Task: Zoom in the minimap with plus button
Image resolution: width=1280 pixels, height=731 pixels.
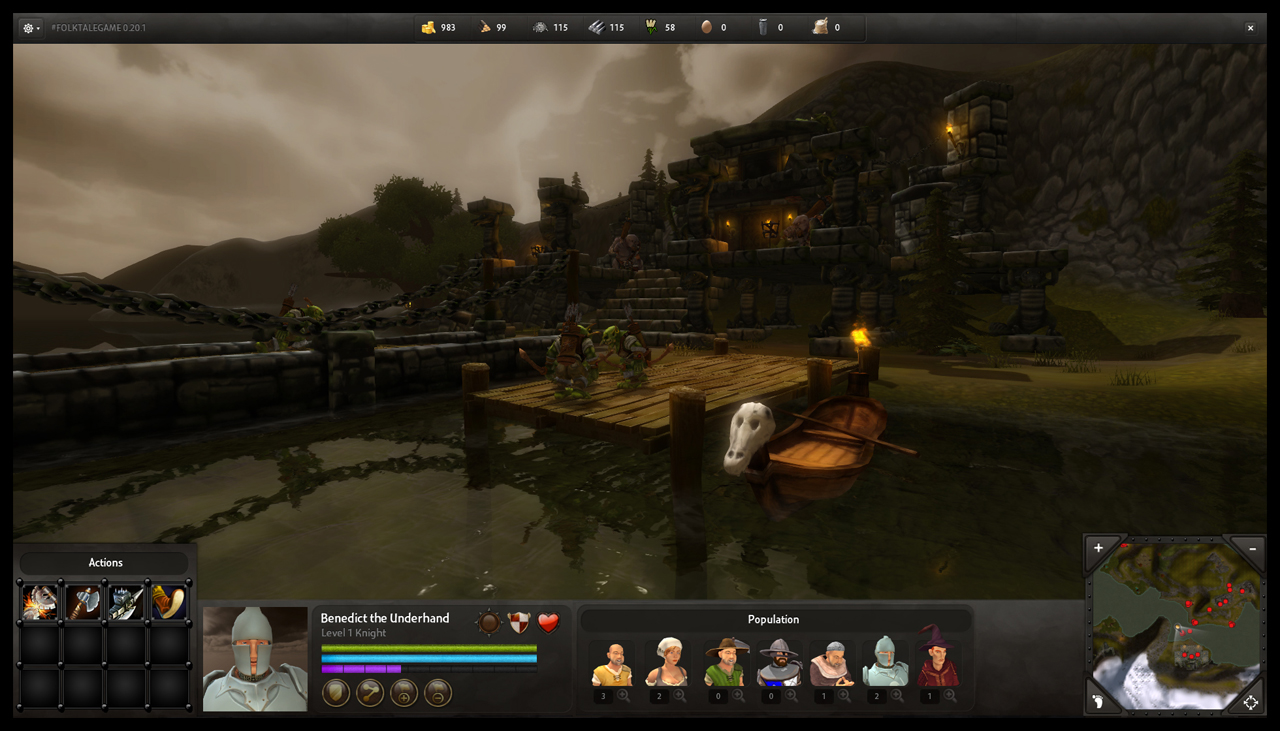Action: point(1098,548)
